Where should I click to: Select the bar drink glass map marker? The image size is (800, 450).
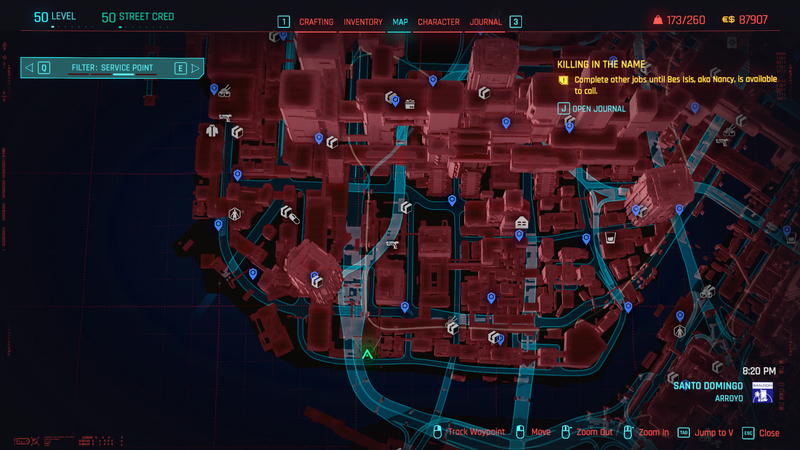(x=609, y=240)
